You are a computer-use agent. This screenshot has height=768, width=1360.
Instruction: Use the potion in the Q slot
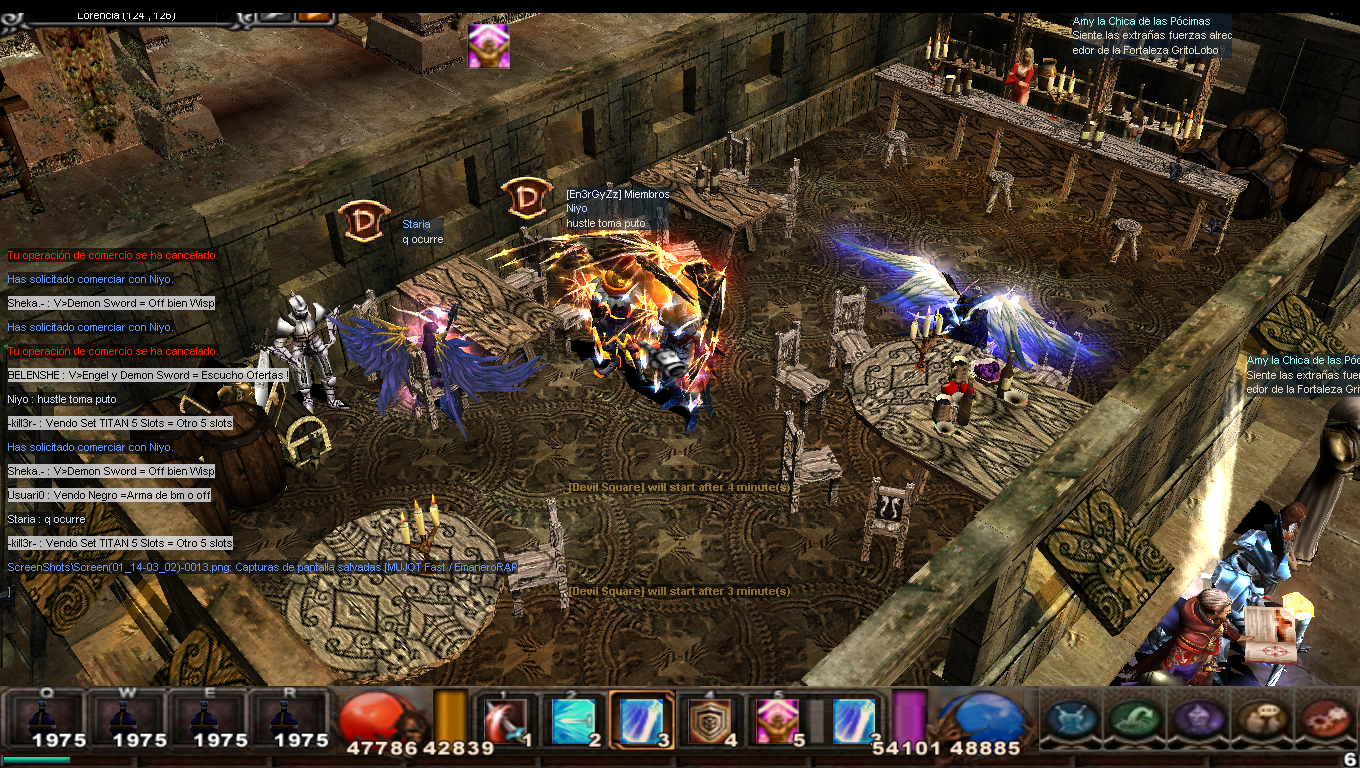coord(46,718)
